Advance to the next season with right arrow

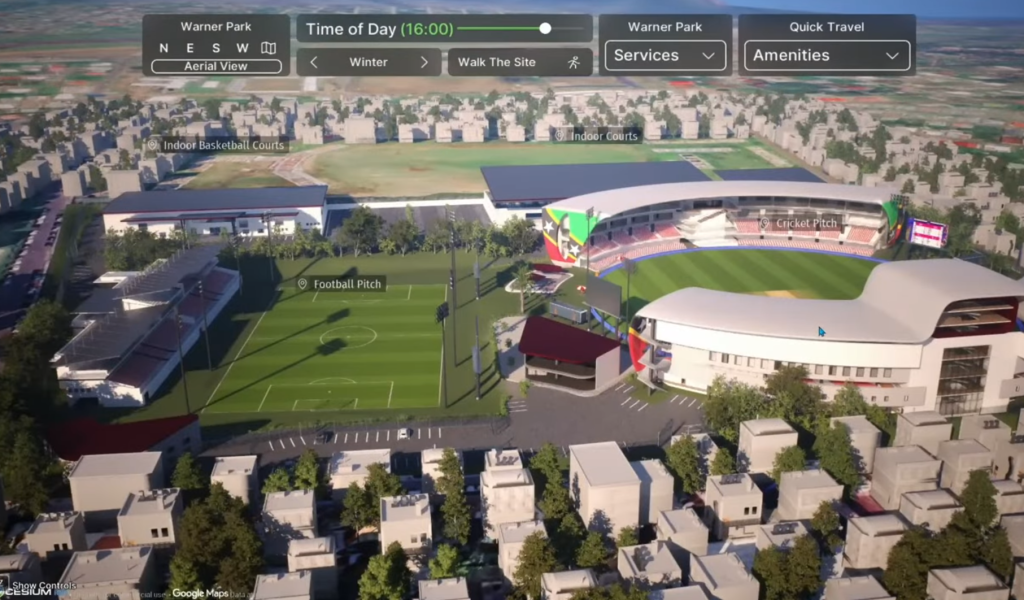pos(424,62)
